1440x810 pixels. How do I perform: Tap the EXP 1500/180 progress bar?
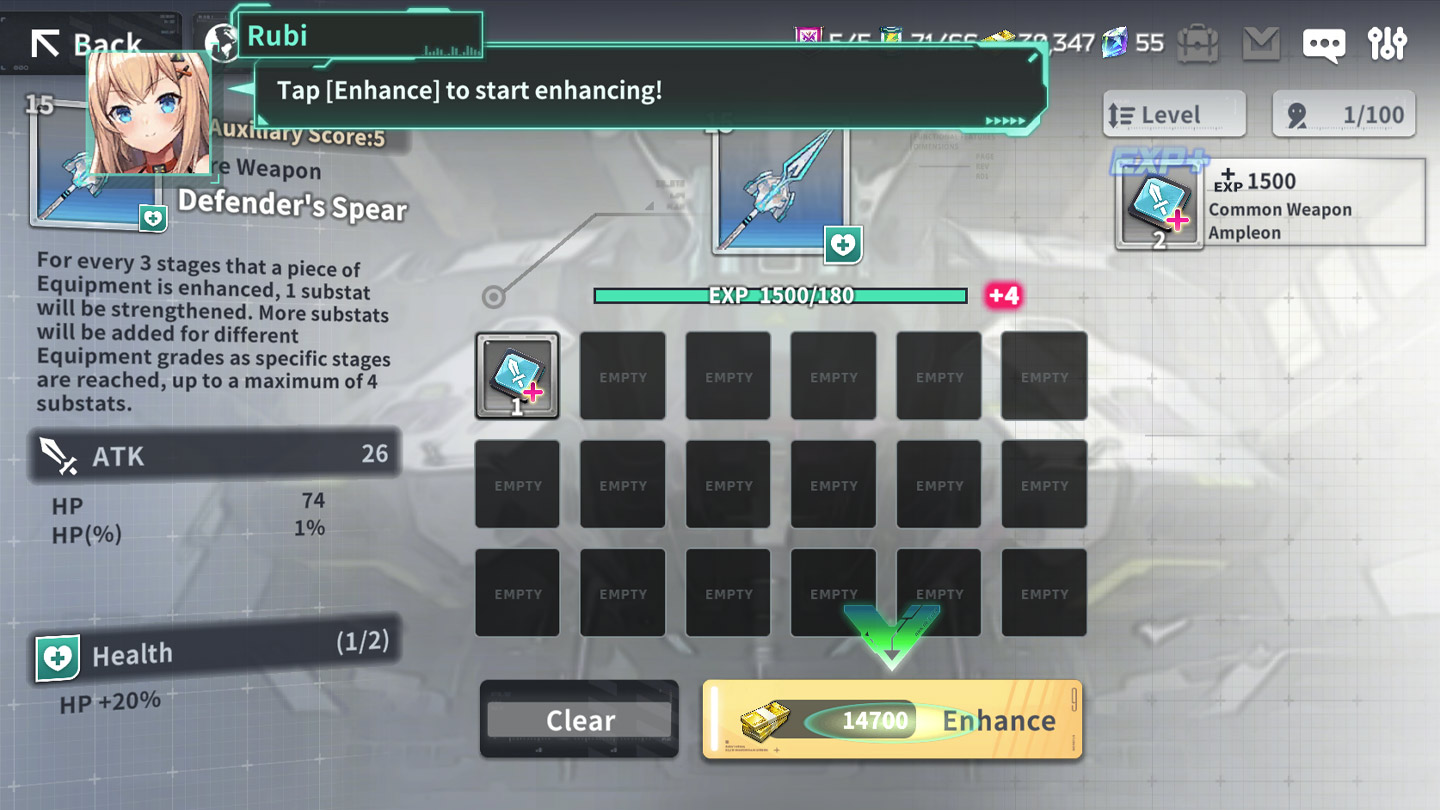click(x=780, y=295)
